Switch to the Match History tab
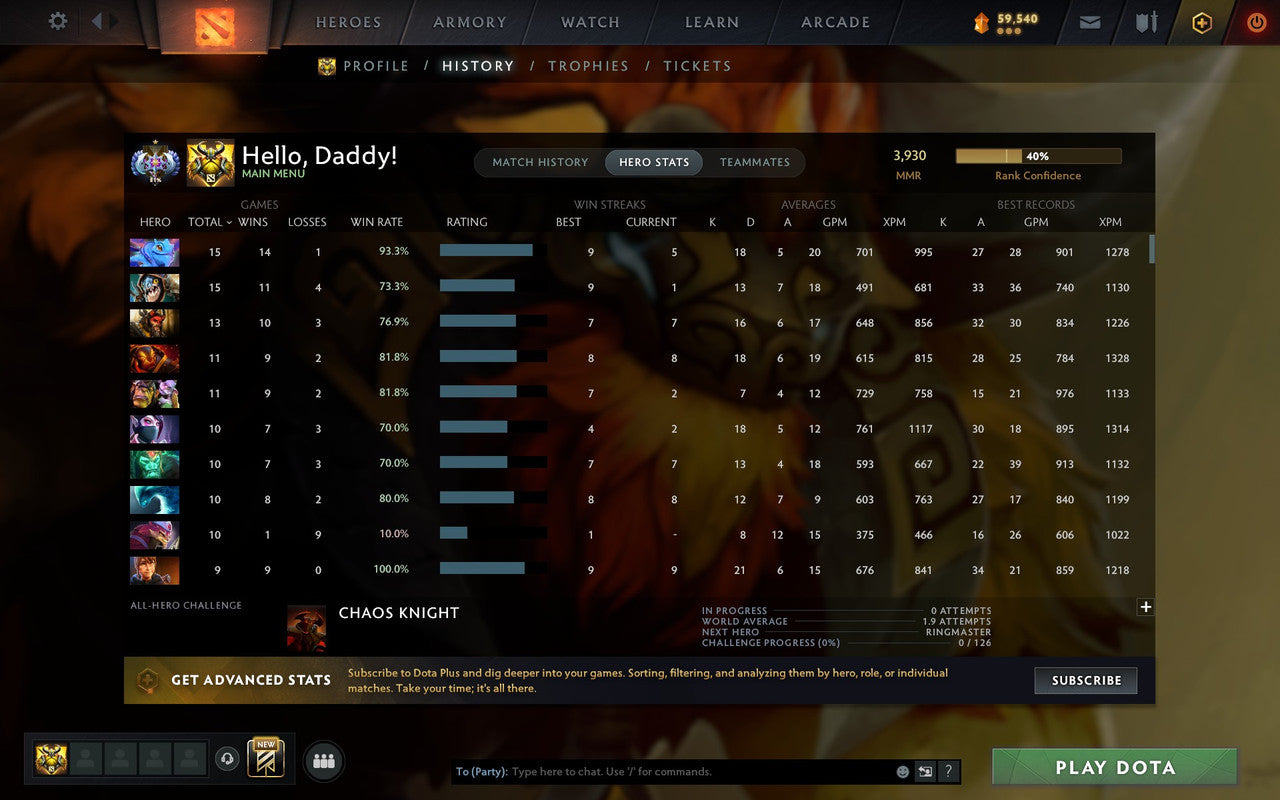The image size is (1280, 800). tap(540, 162)
